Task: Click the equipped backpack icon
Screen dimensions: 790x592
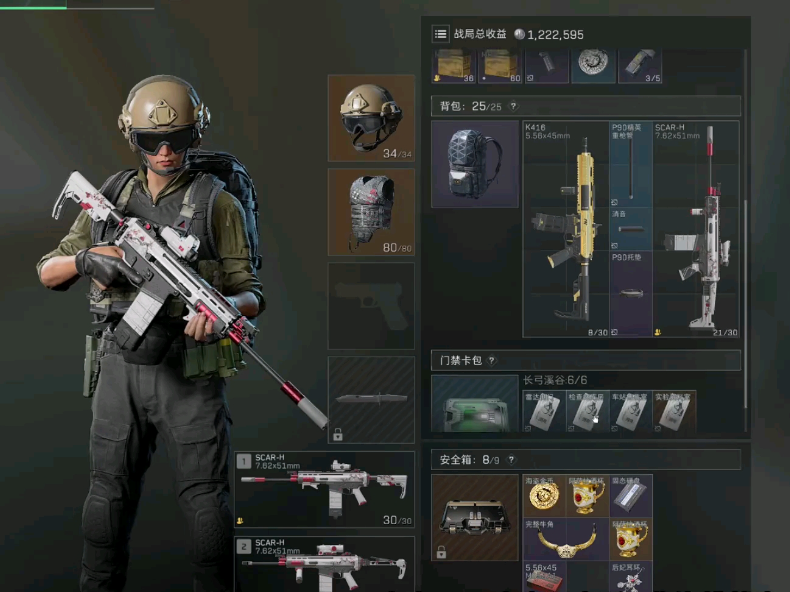Action: [474, 164]
